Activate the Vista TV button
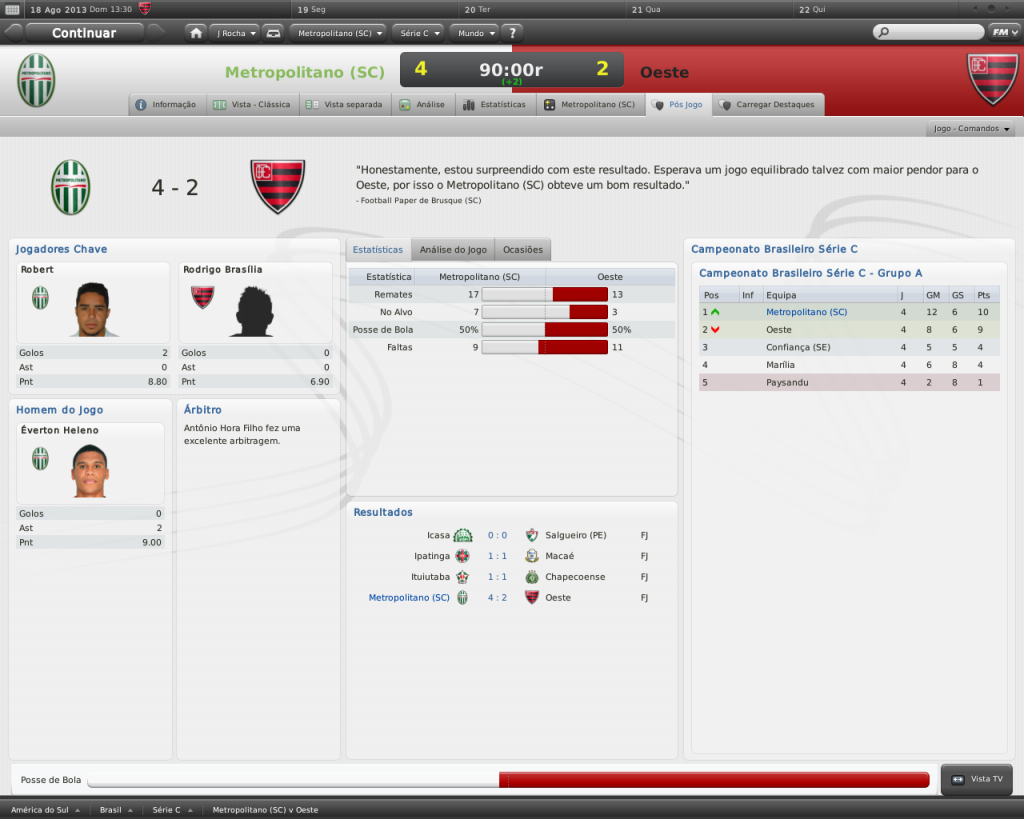The image size is (1024, 819). coord(977,779)
